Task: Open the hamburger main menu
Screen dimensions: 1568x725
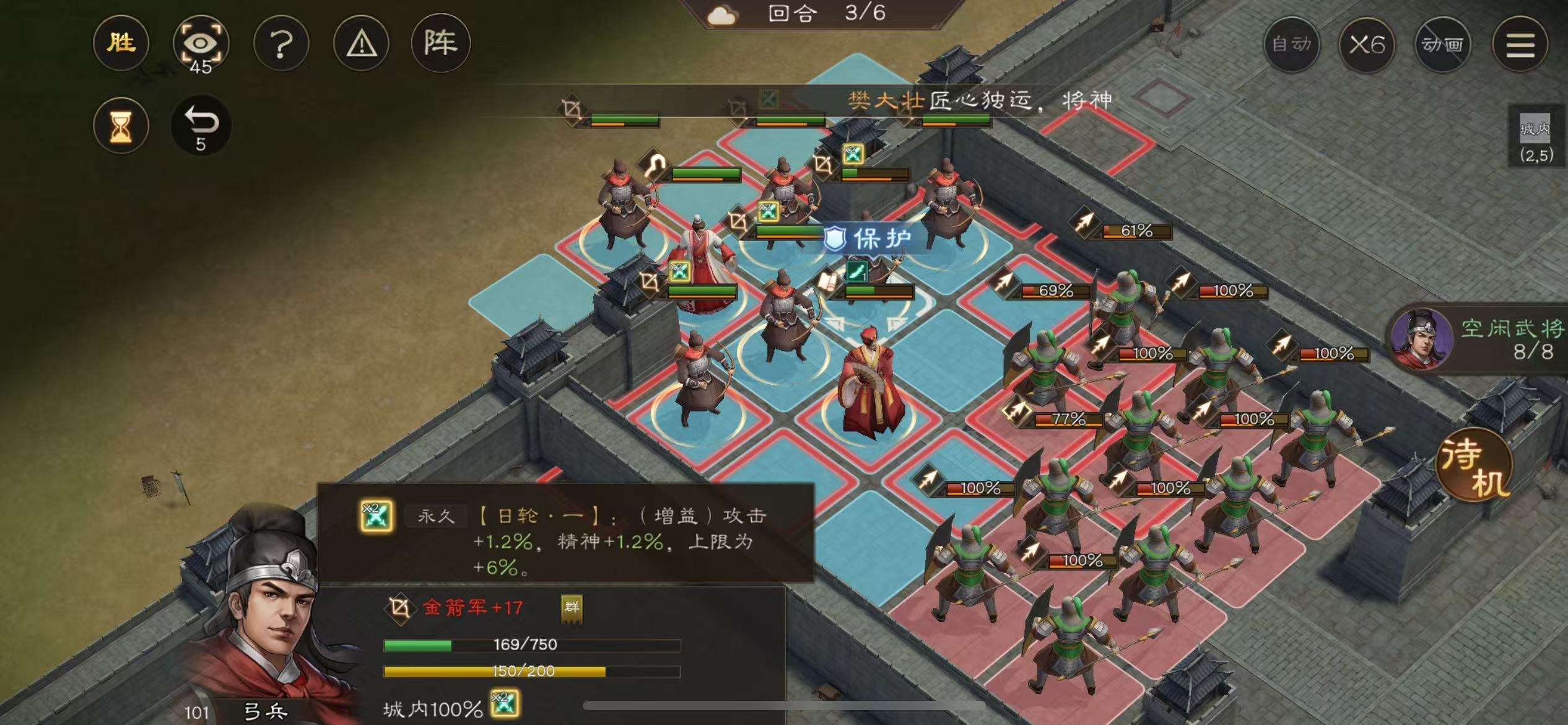Action: coord(1520,45)
